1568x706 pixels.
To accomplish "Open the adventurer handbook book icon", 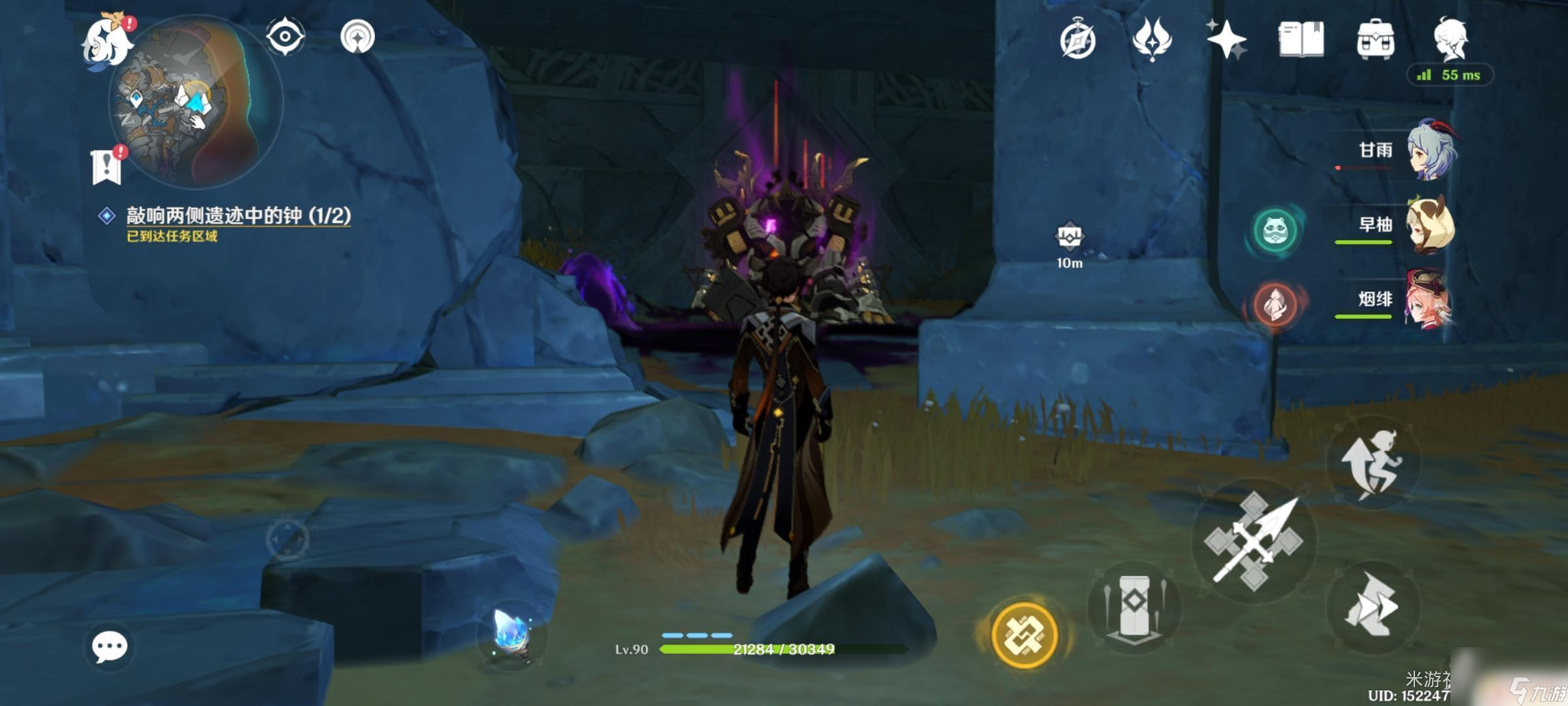I will point(1301,39).
